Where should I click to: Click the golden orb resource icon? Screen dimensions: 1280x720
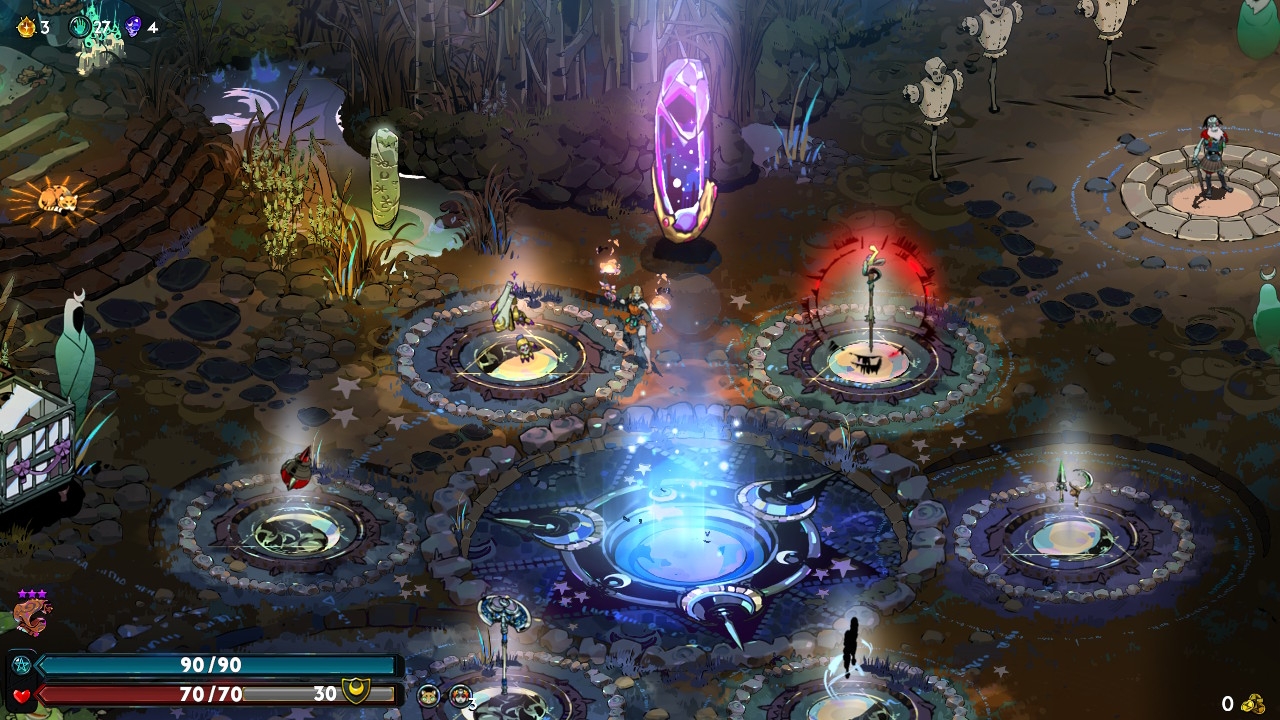26,27
